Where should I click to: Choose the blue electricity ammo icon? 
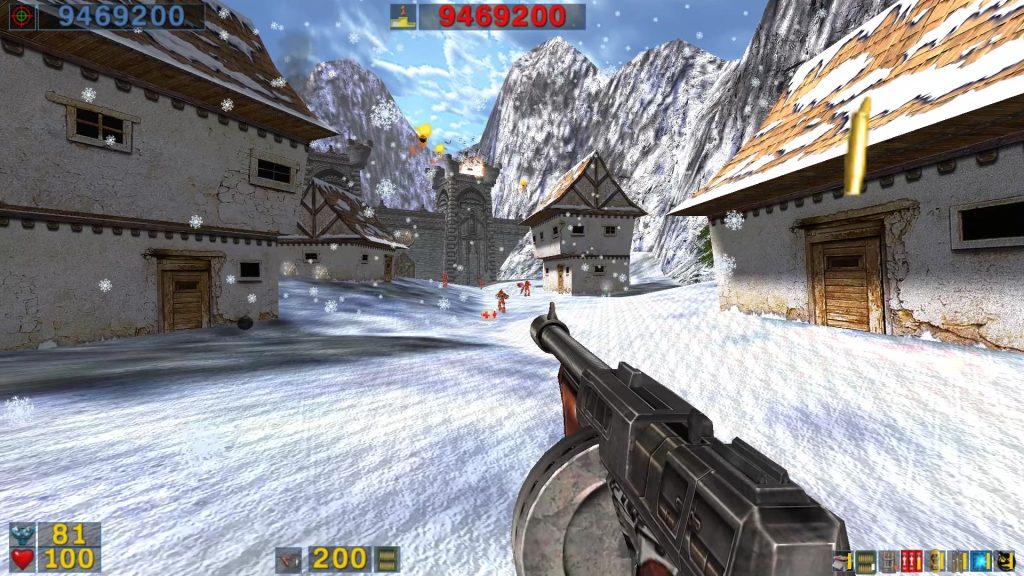[x=981, y=561]
